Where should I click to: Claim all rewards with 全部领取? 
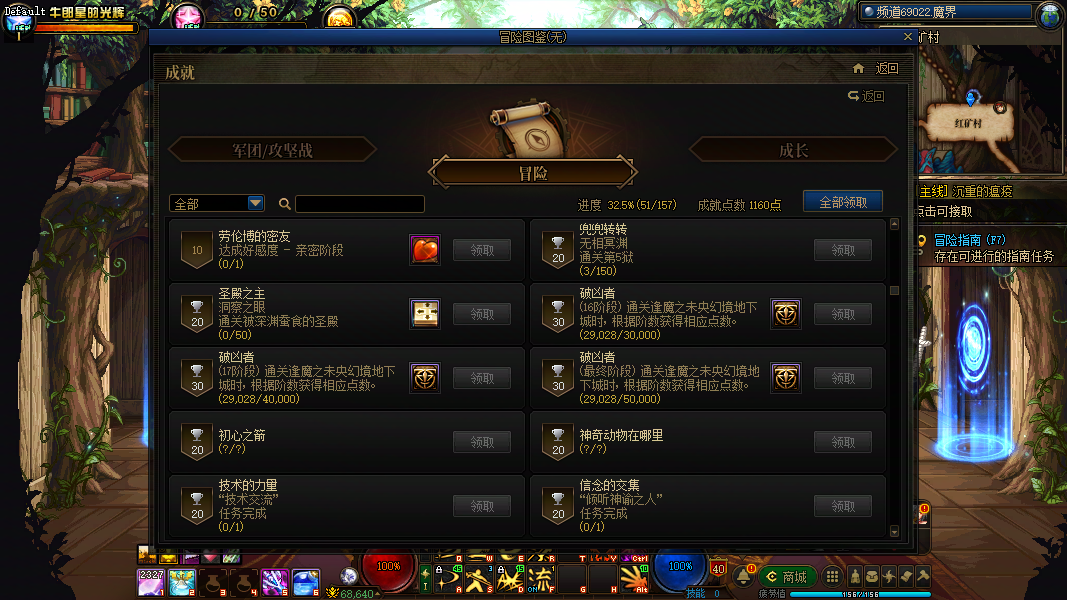click(x=842, y=202)
